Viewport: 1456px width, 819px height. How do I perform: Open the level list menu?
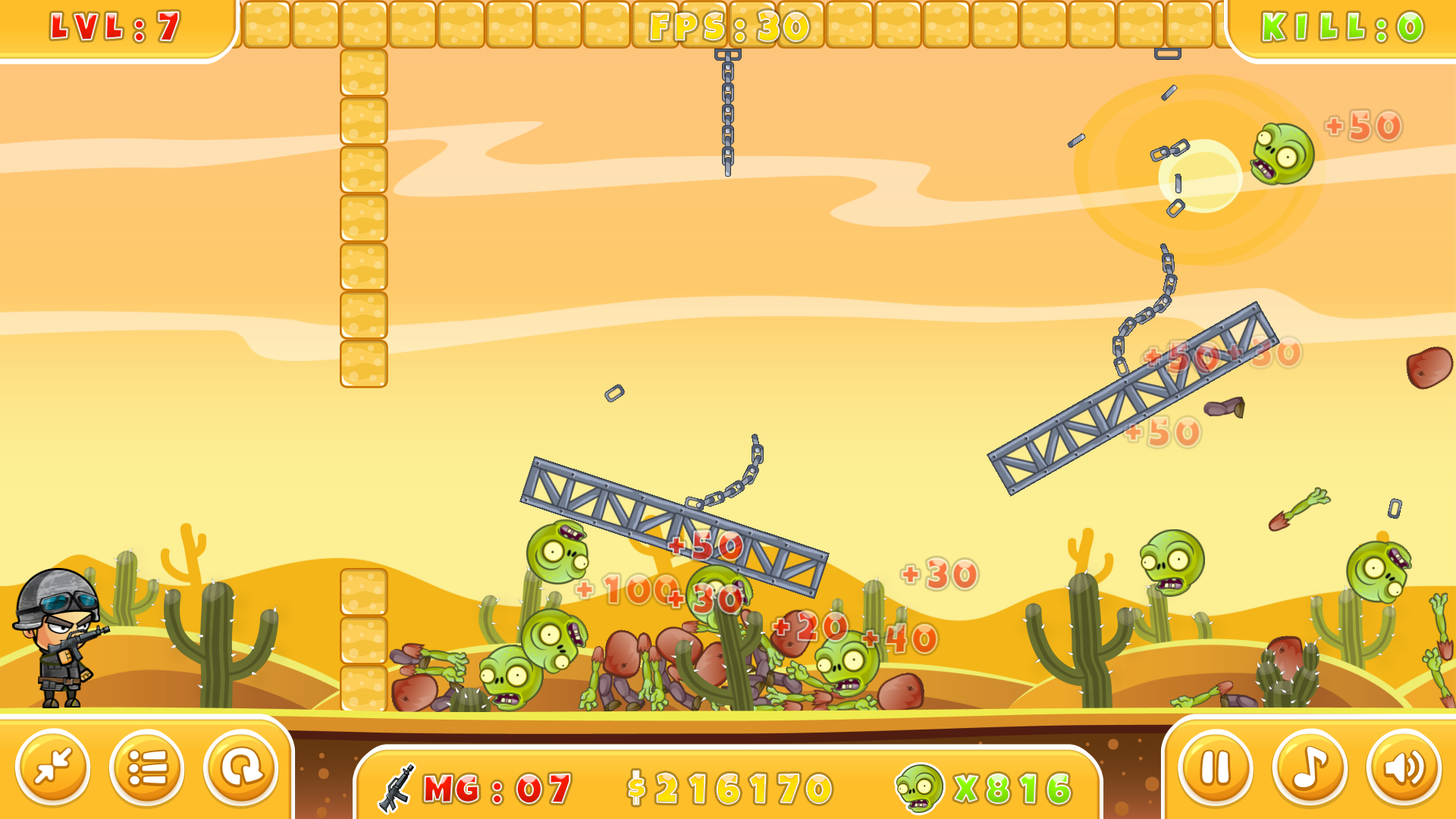coord(147,767)
